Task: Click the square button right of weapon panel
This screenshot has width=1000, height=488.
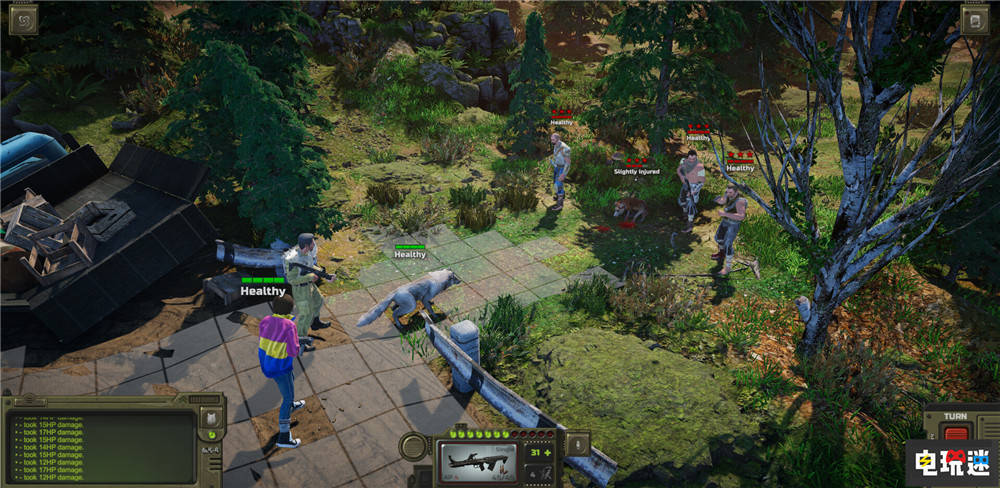Action: click(x=578, y=446)
